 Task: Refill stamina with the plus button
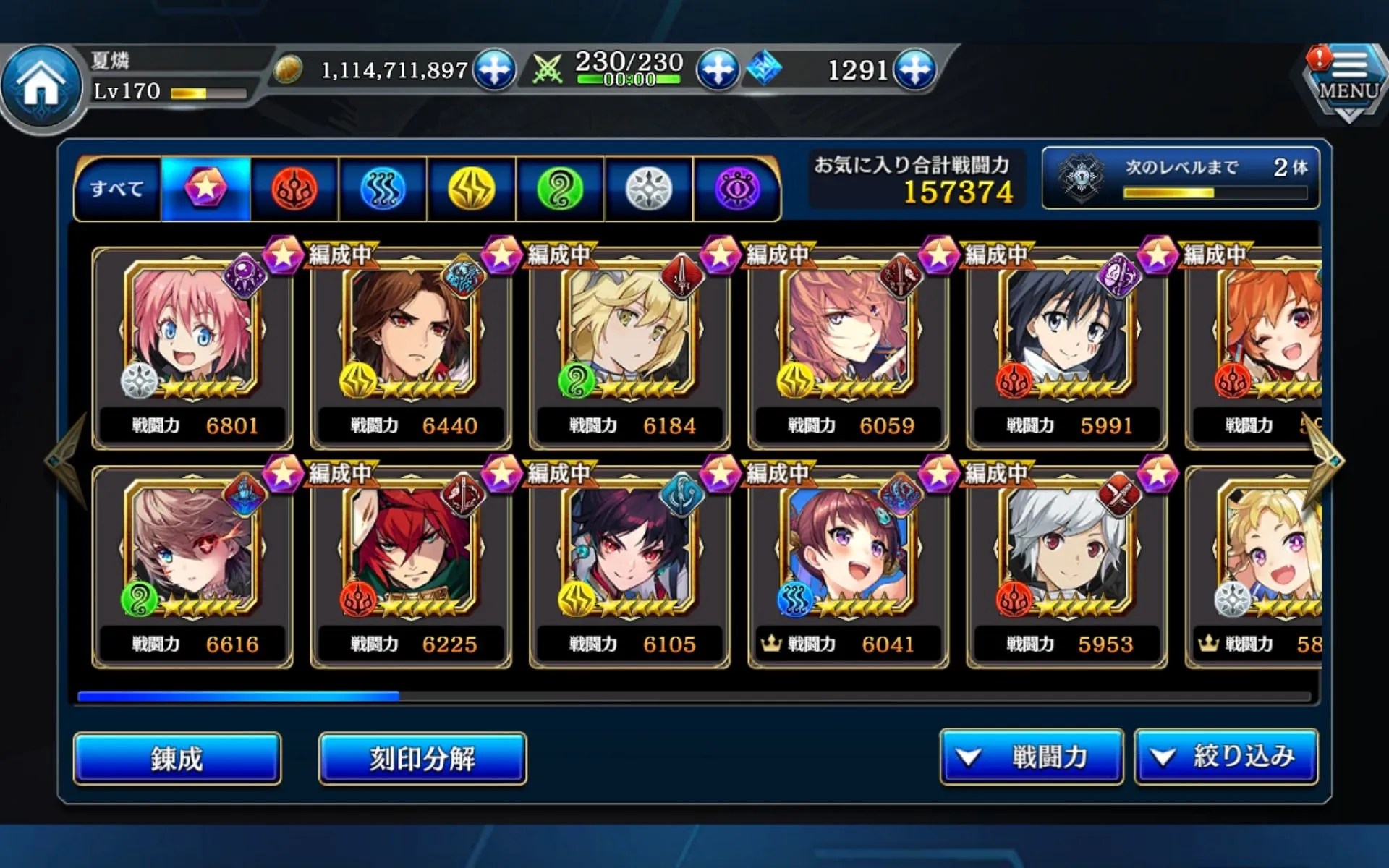click(x=717, y=69)
